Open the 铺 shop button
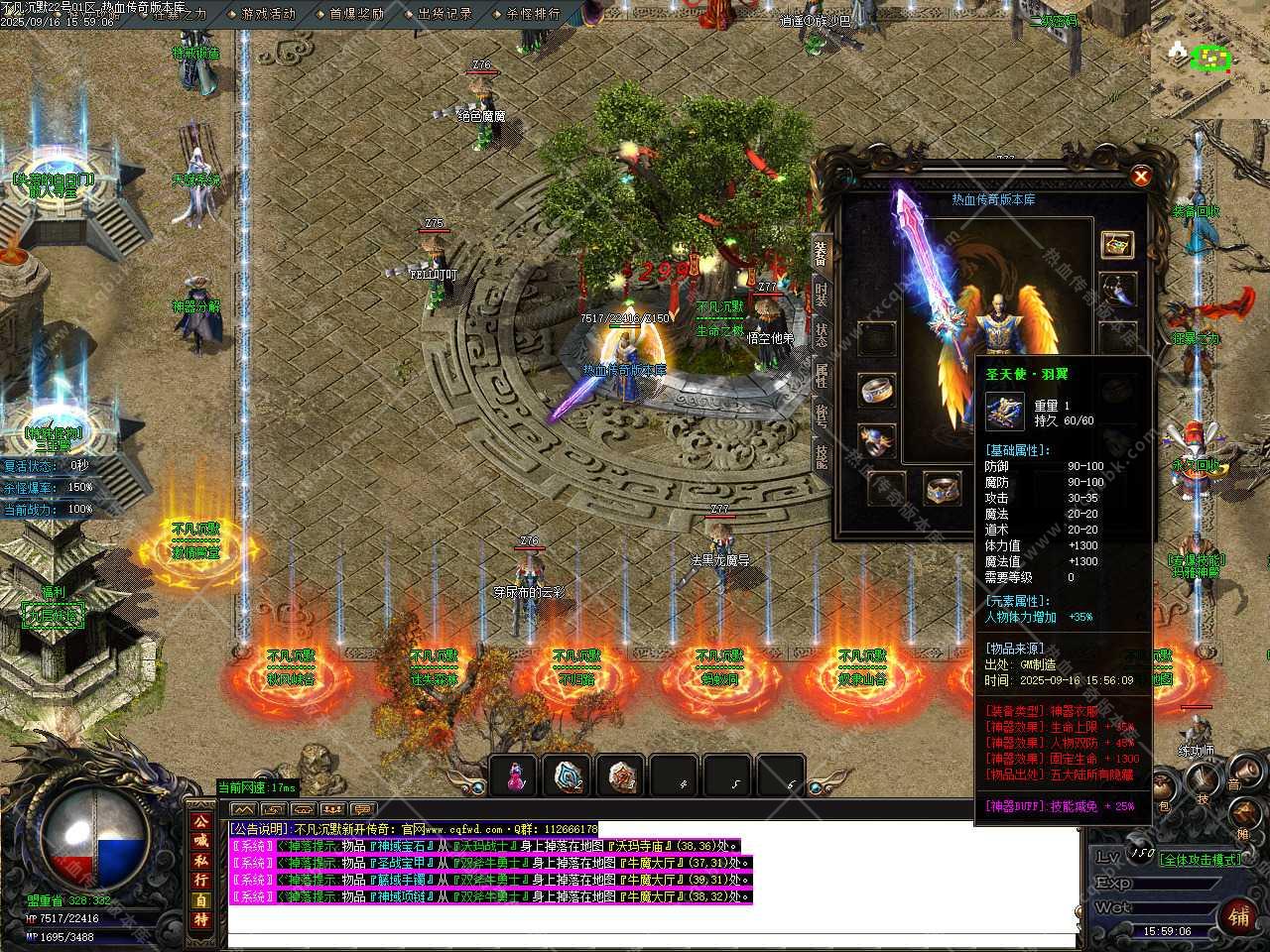The width and height of the screenshot is (1270, 952). 1239,915
